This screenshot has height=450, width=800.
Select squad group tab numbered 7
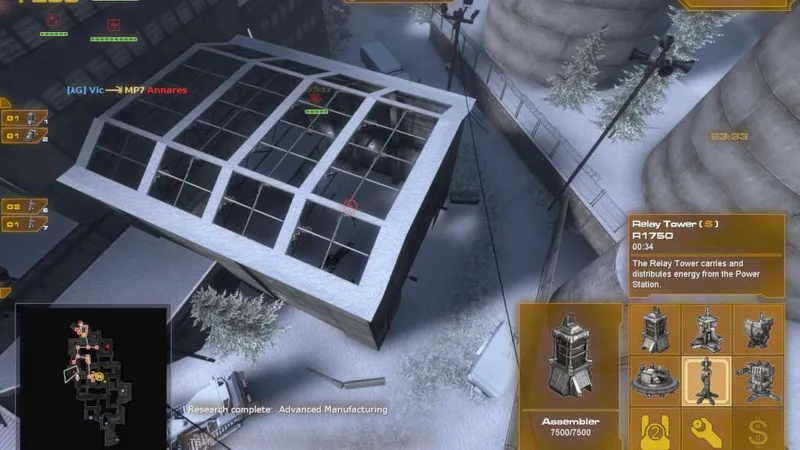(25, 226)
